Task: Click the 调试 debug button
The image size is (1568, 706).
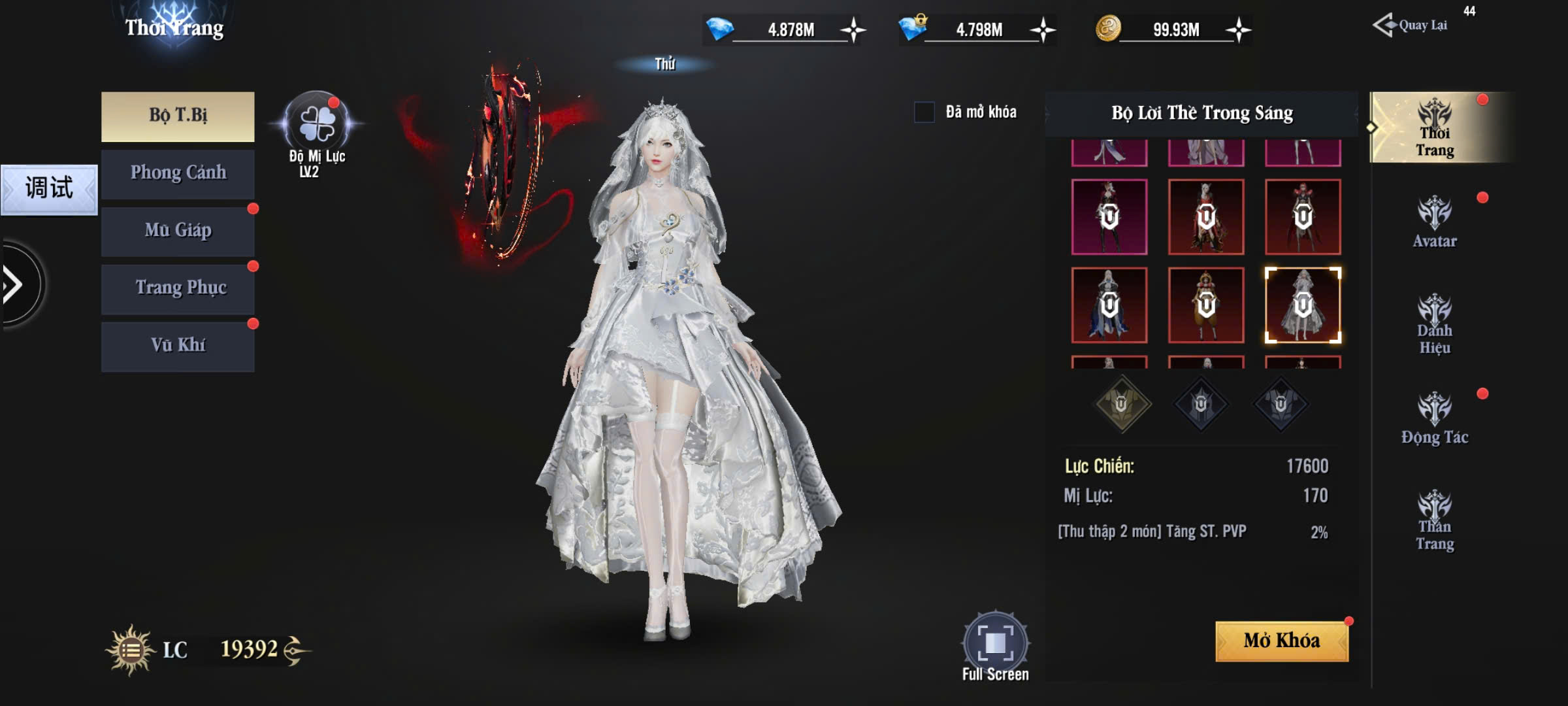Action: pyautogui.click(x=49, y=189)
